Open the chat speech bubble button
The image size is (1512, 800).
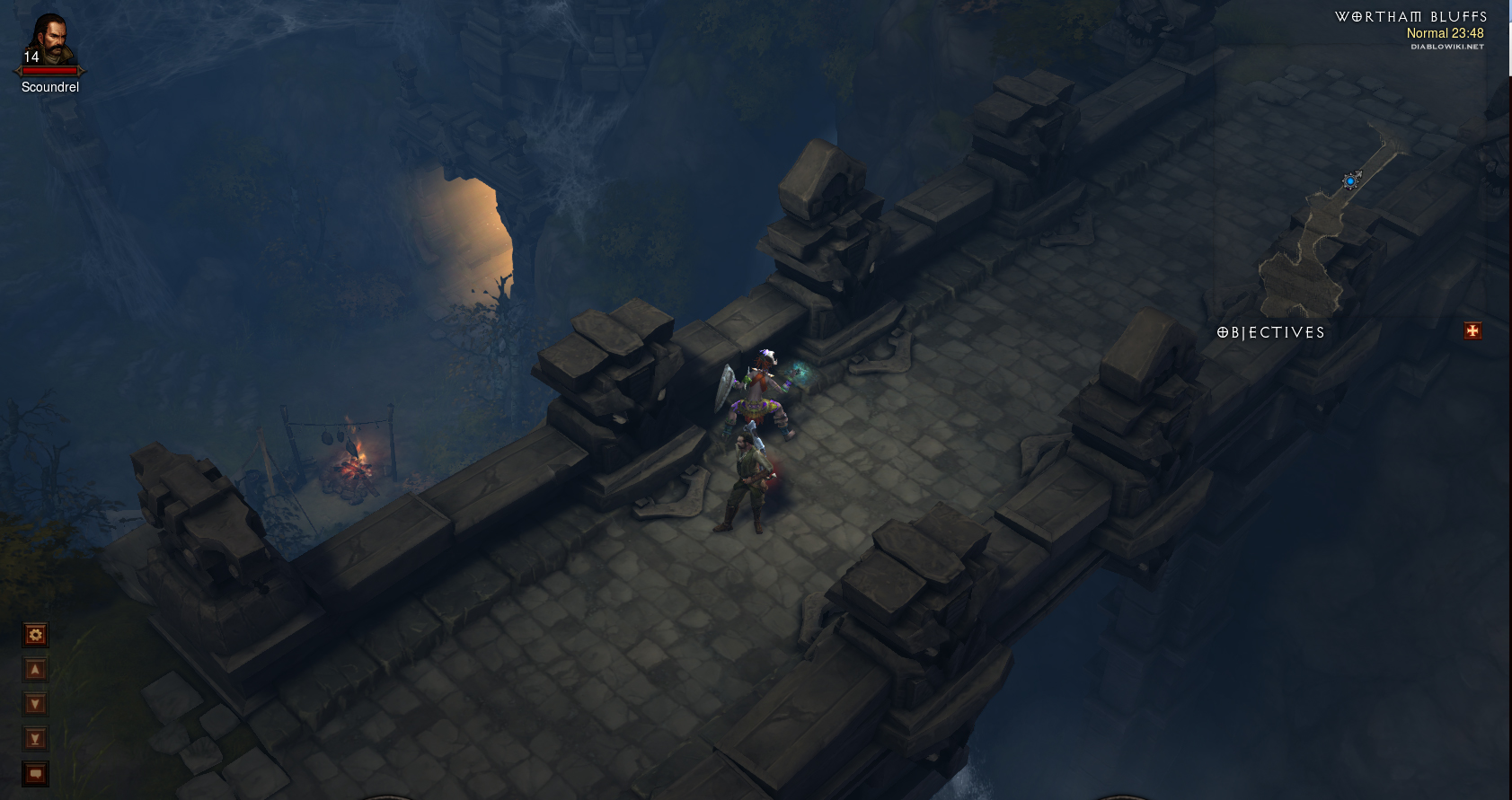[35, 773]
